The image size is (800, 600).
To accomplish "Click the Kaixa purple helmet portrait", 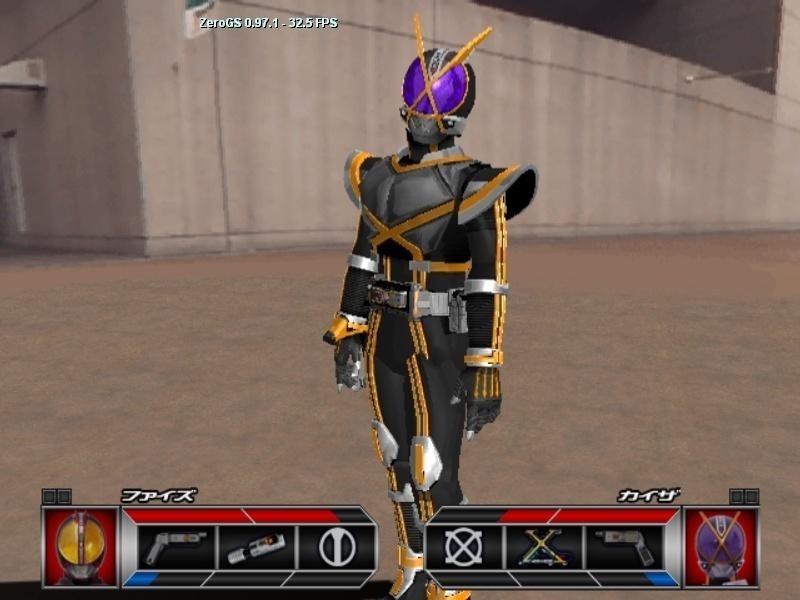I will [720, 546].
